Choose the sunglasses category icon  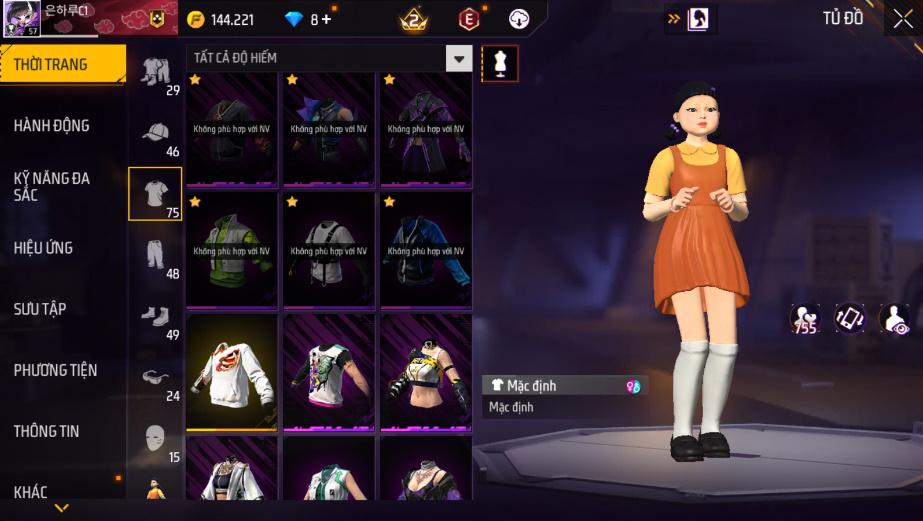[x=155, y=377]
